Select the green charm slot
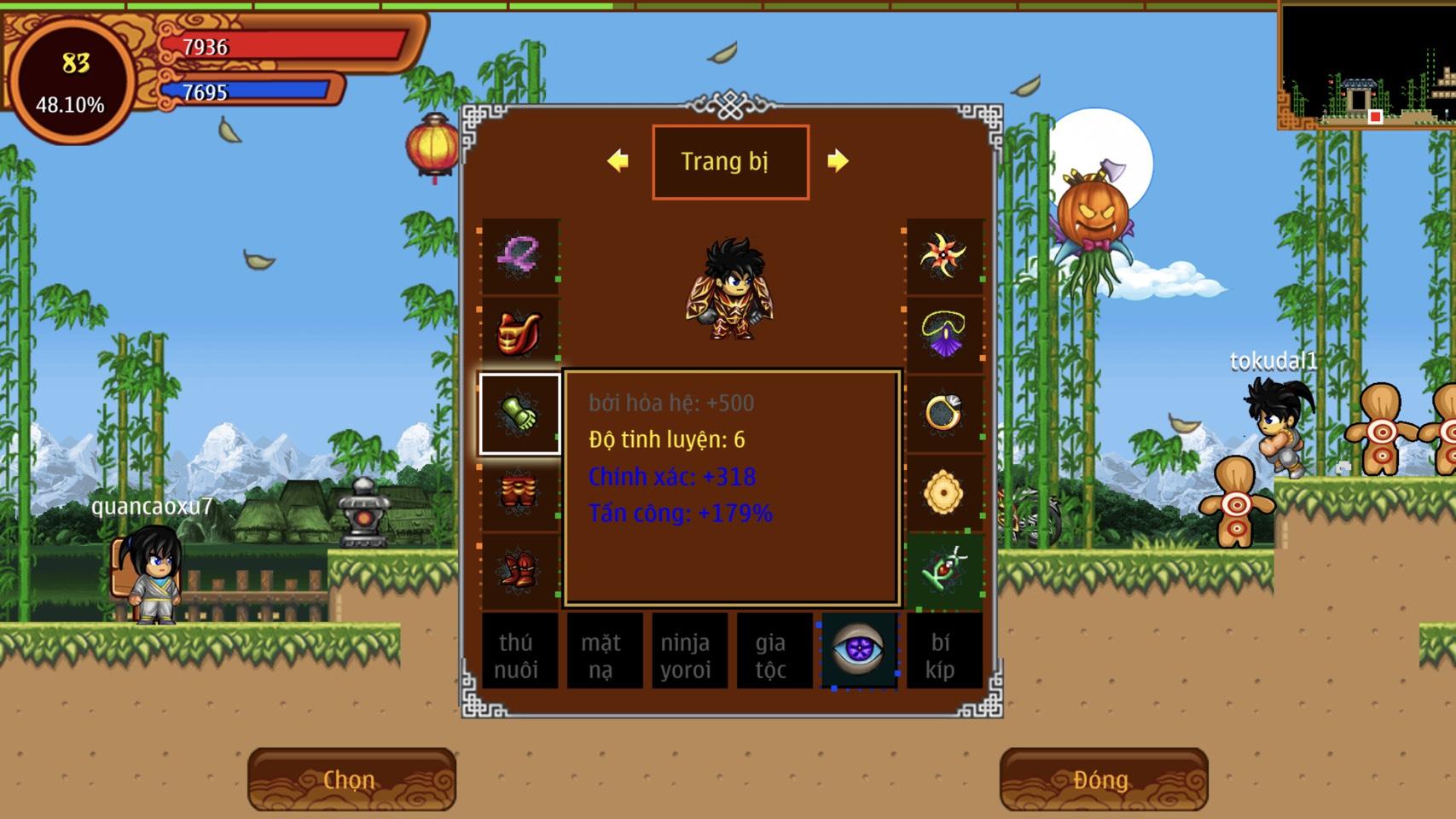Viewport: 1456px width, 819px height. click(x=943, y=570)
